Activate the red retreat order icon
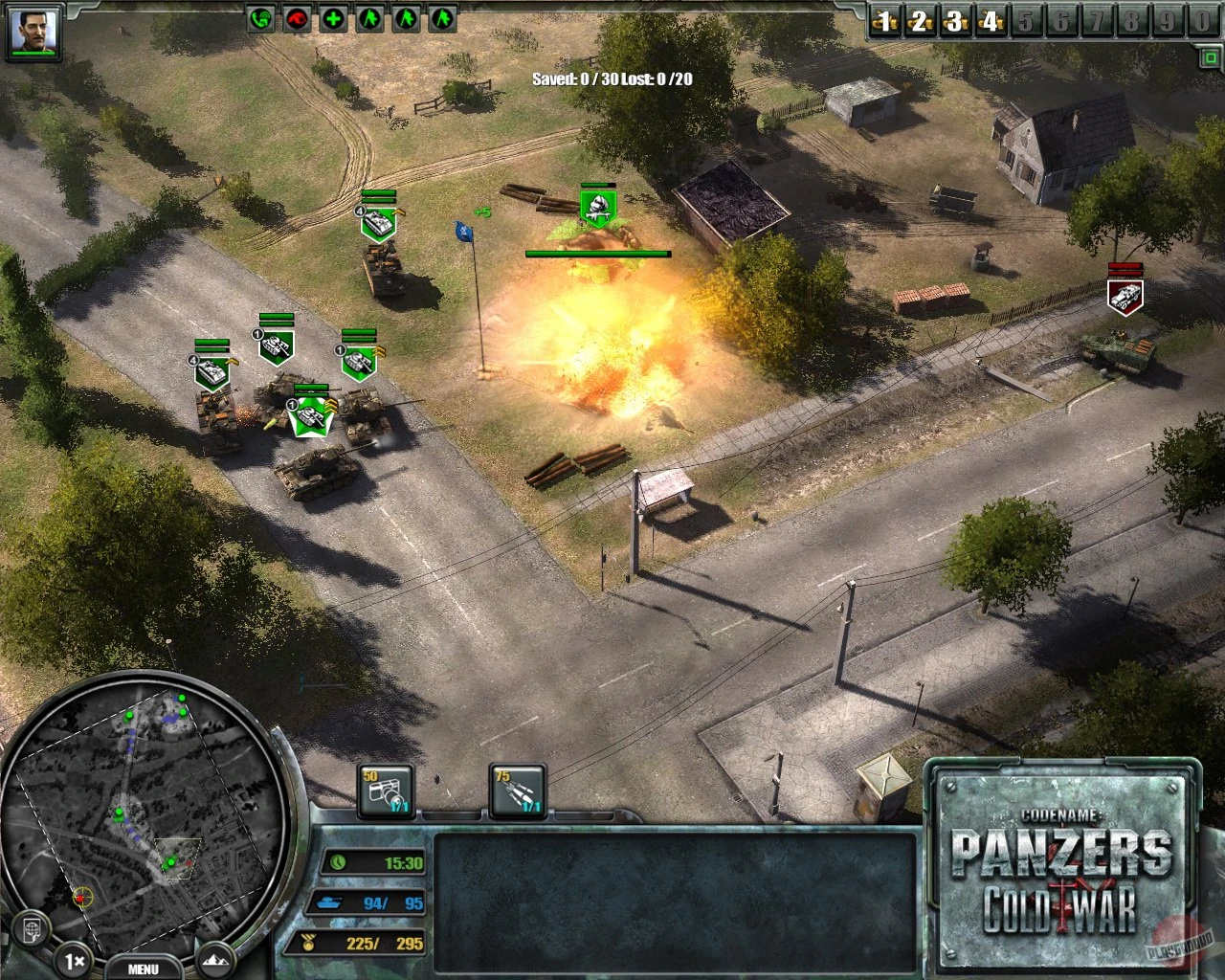The image size is (1225, 980). (x=297, y=19)
